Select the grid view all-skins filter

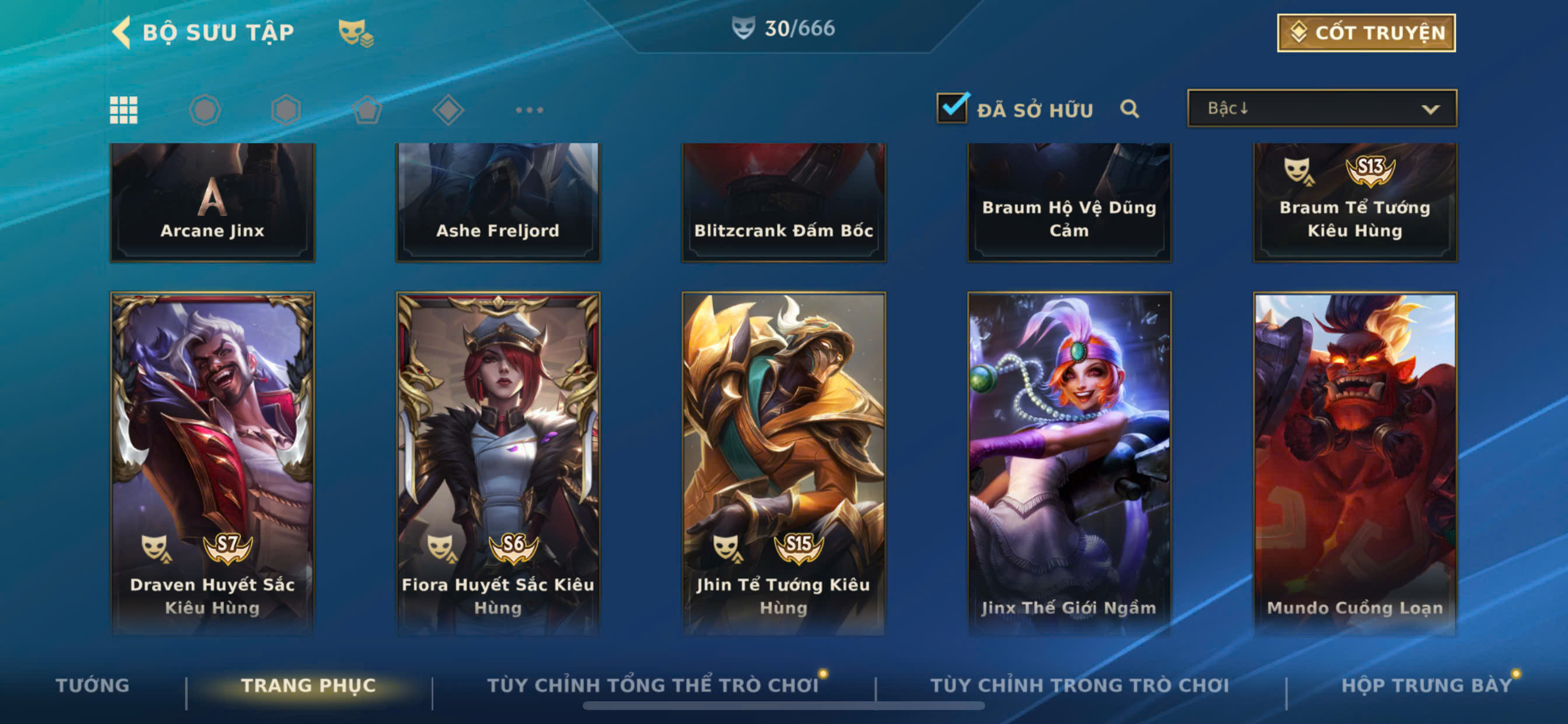click(124, 110)
